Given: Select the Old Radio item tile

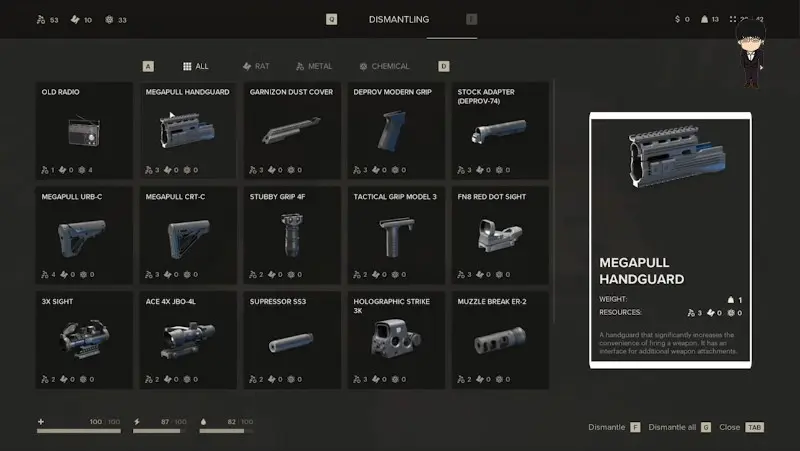Looking at the screenshot, I should click(84, 131).
